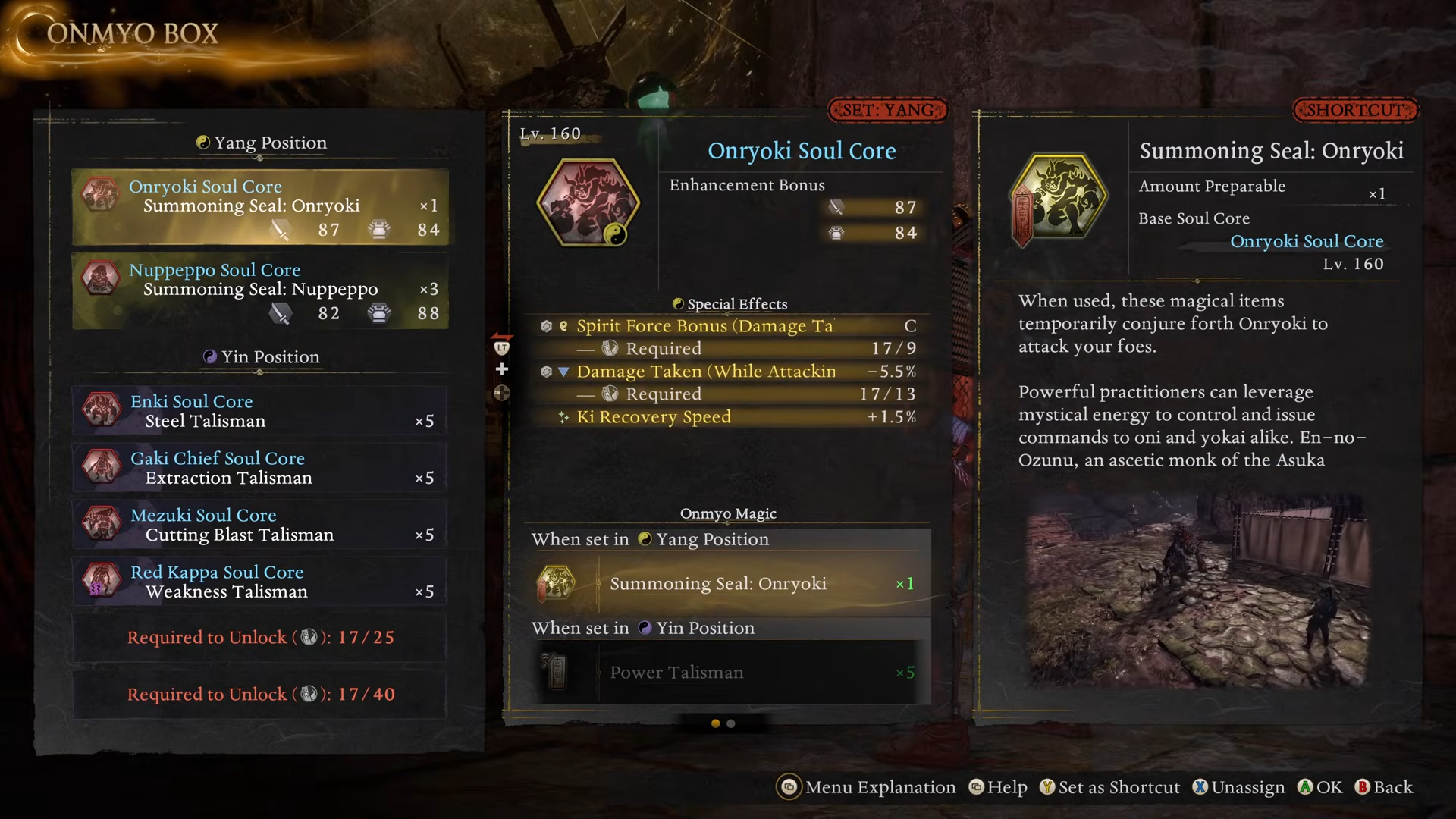Viewport: 1456px width, 819px height.
Task: Choose Summoning Seal: Onryoki under Yang Position
Action: (x=726, y=584)
